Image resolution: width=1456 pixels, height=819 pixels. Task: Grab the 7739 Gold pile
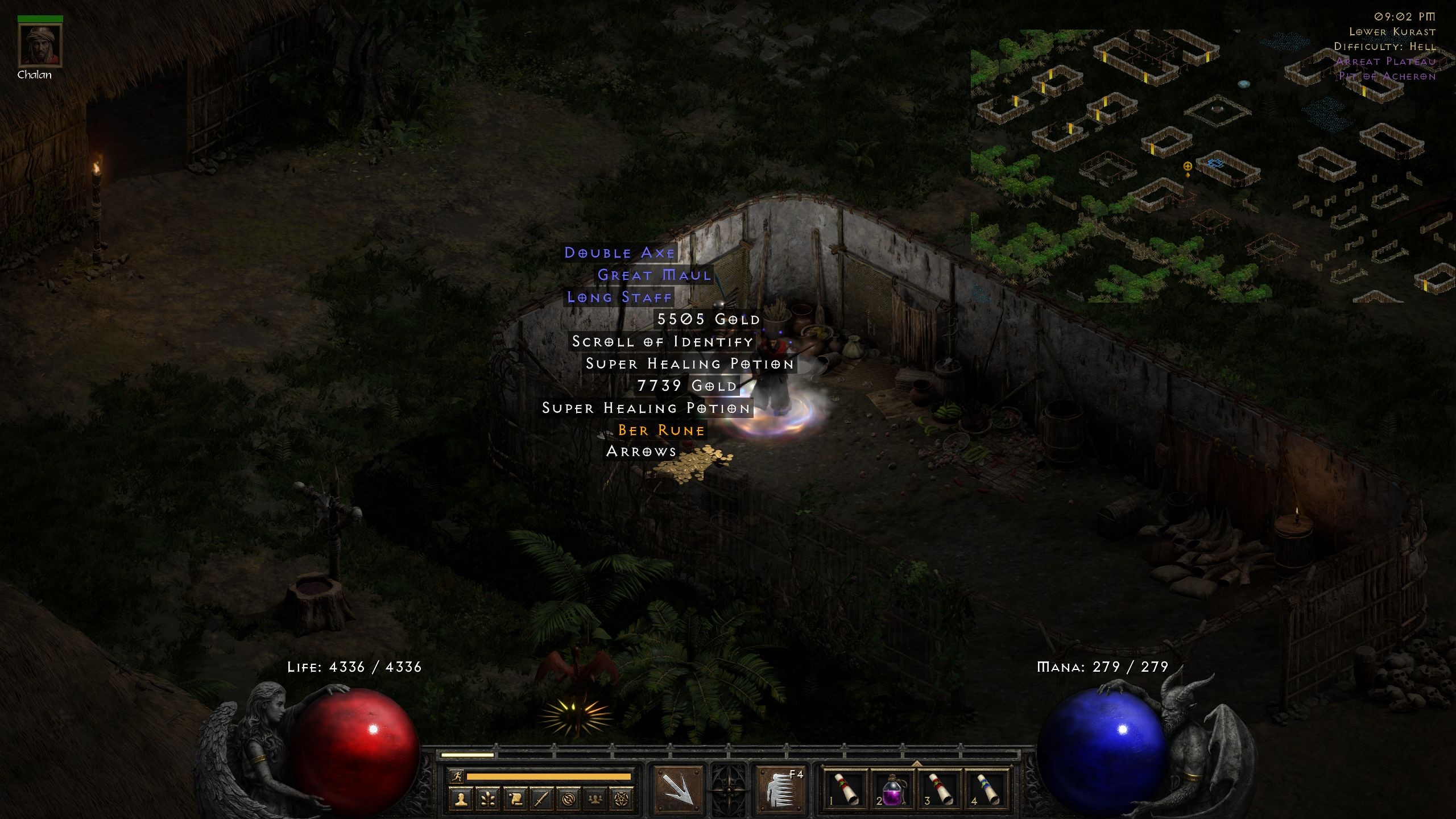tap(685, 385)
